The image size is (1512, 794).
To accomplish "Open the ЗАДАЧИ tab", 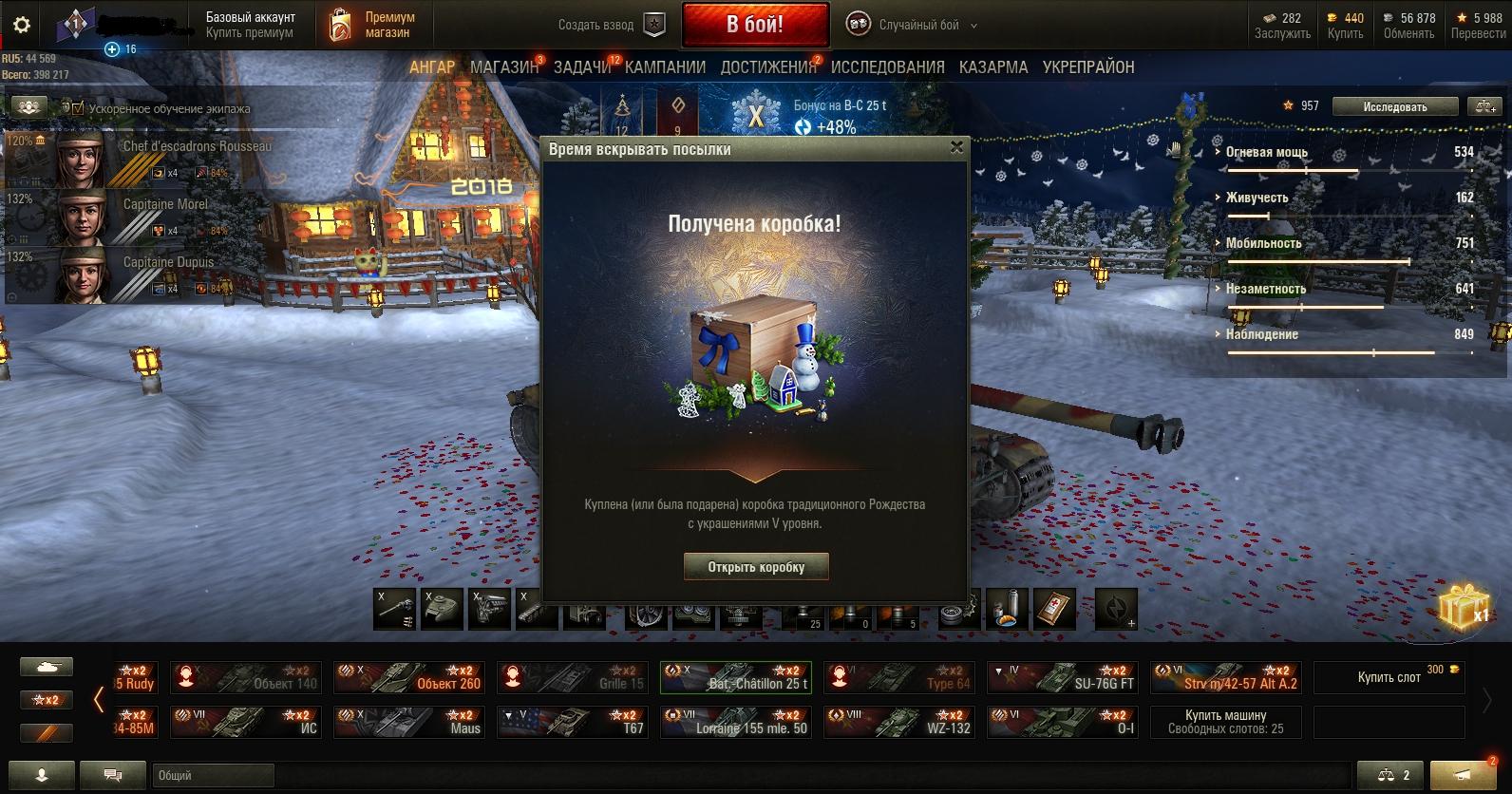I will pos(581,67).
